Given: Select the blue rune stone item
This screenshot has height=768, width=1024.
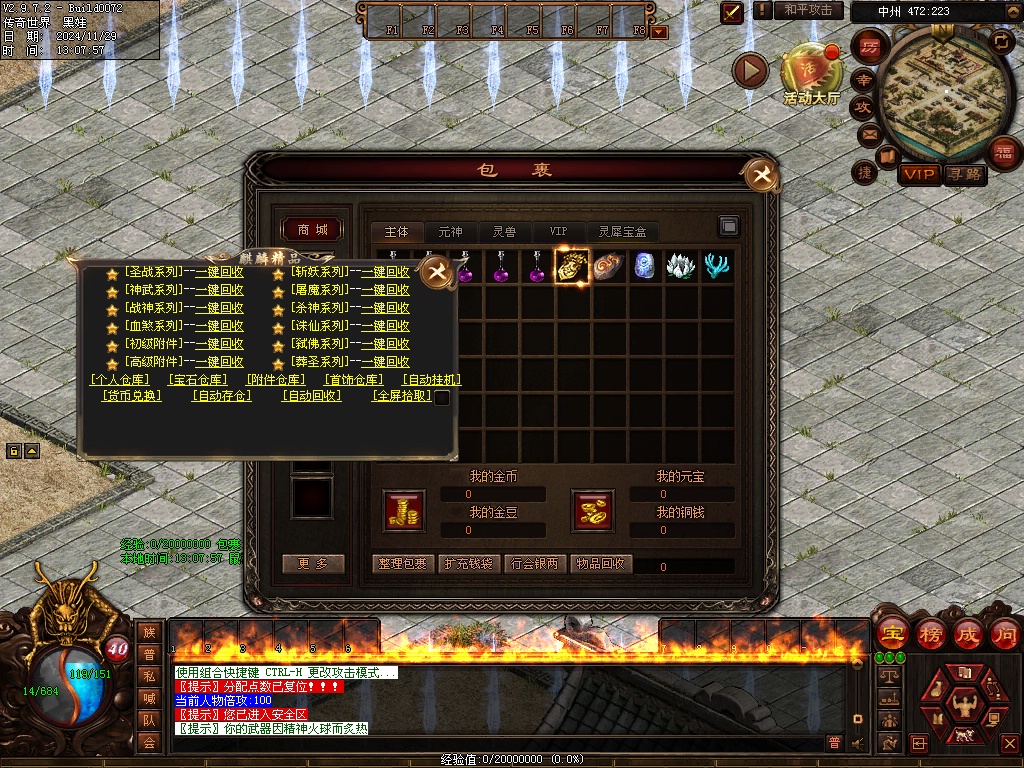Looking at the screenshot, I should pos(645,266).
